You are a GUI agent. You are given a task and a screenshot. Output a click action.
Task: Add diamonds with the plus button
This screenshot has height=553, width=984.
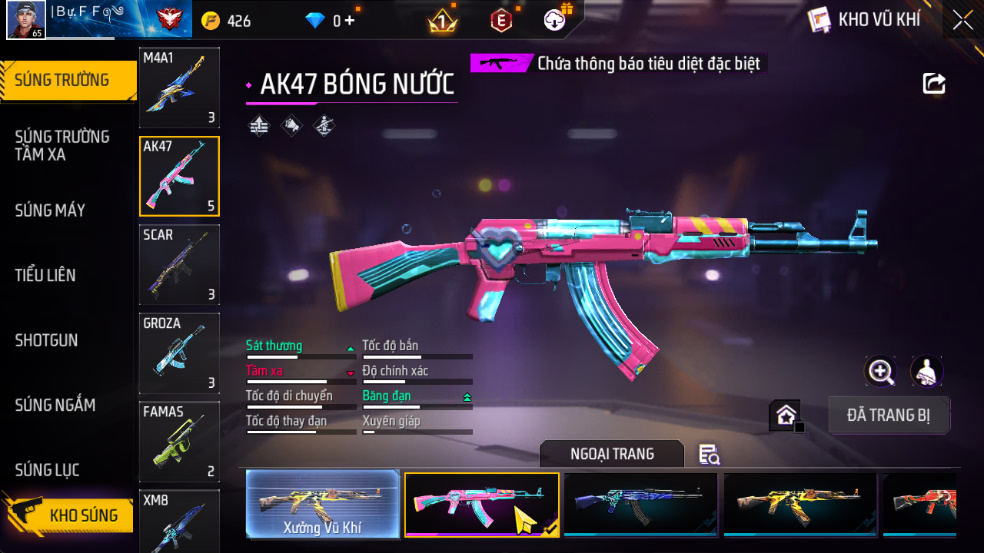pyautogui.click(x=349, y=20)
